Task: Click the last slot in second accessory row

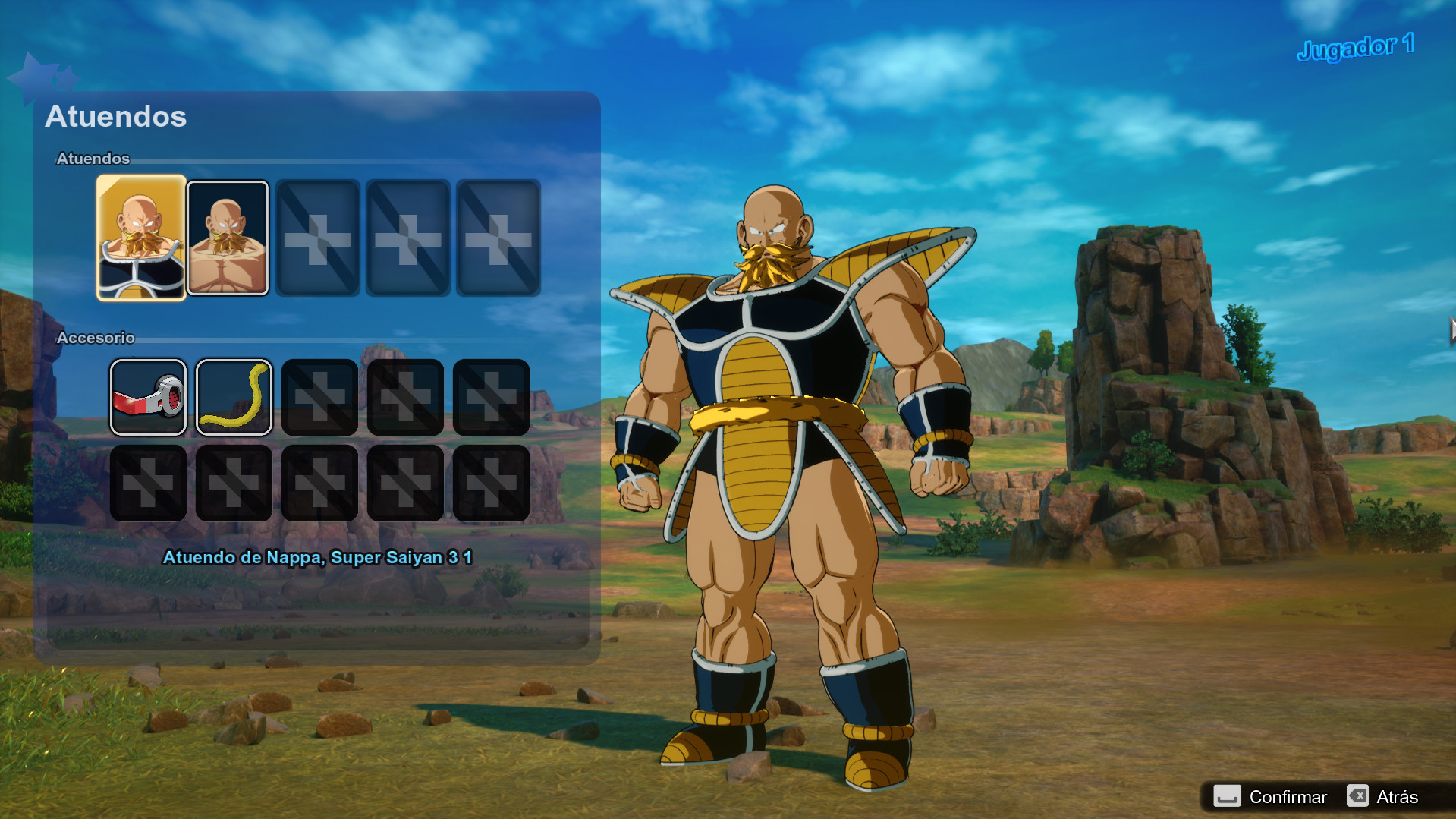Action: (x=491, y=482)
